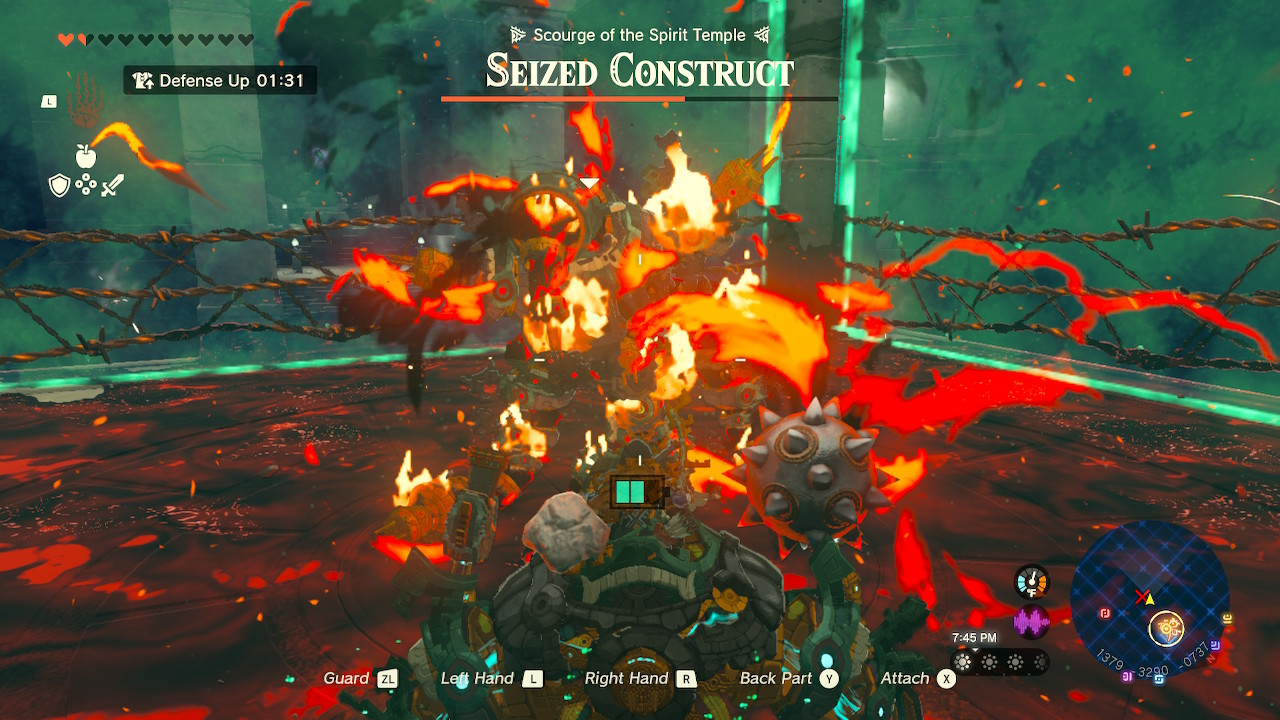This screenshot has height=720, width=1280.
Task: Select the Ultrahand ability hand icon
Action: coord(84,98)
